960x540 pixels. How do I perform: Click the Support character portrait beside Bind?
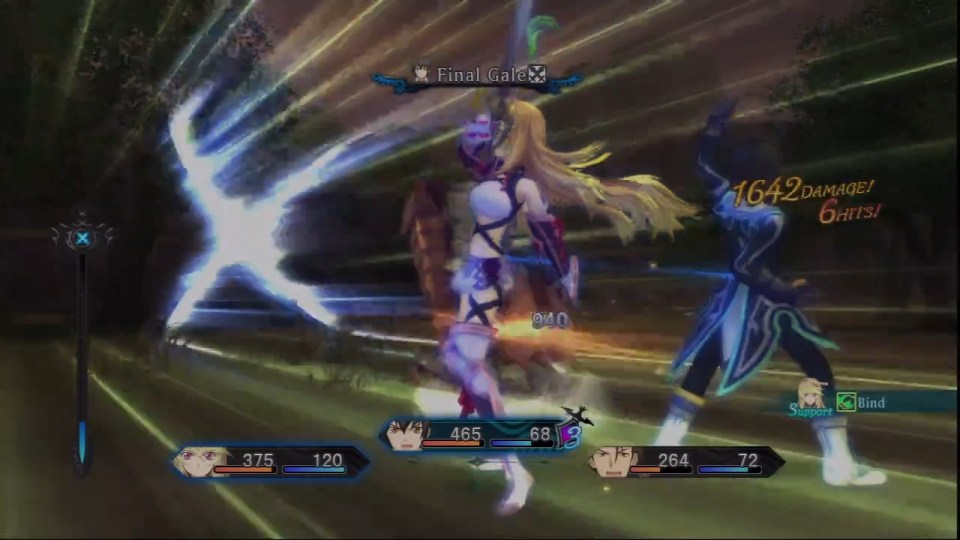[x=810, y=394]
